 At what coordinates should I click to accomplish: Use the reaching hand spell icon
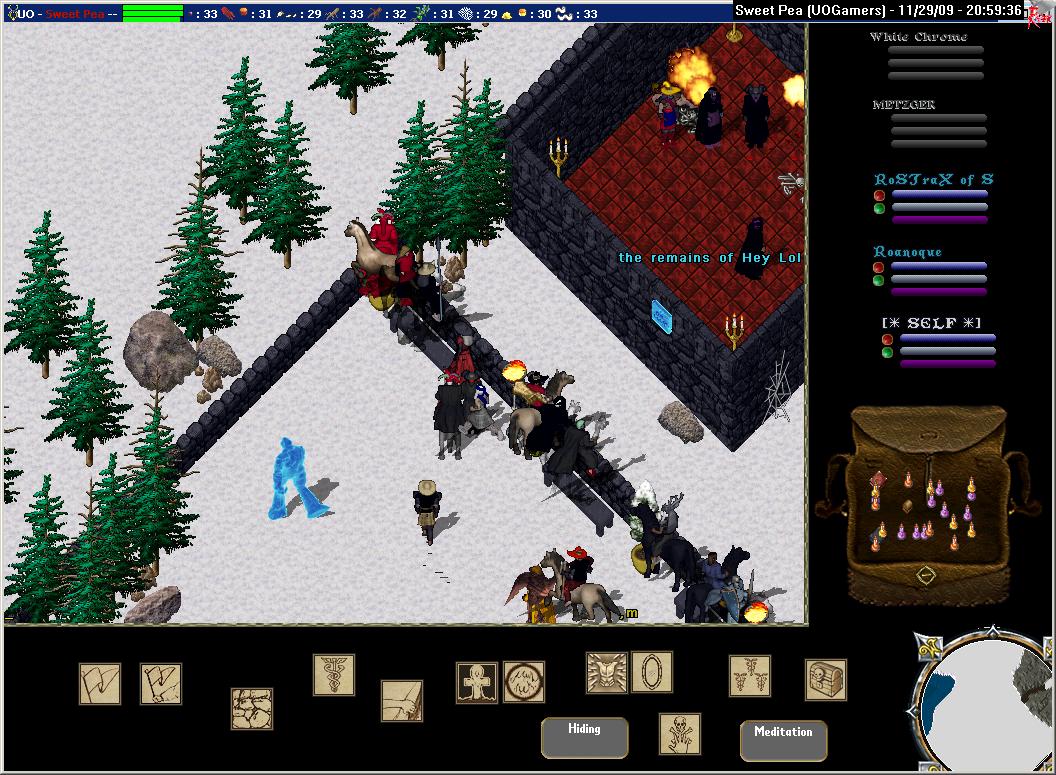401,701
